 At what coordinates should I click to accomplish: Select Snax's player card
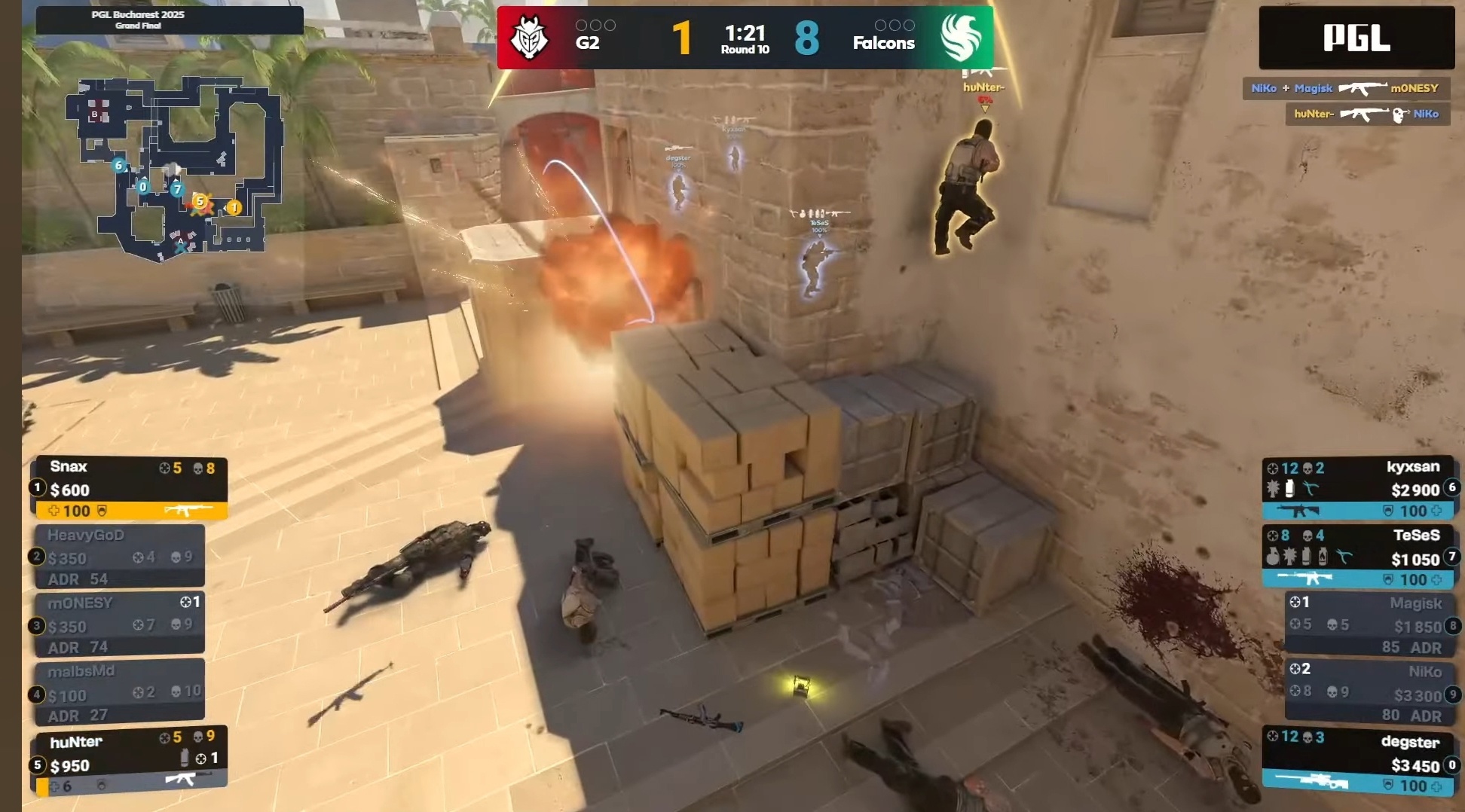coord(129,488)
